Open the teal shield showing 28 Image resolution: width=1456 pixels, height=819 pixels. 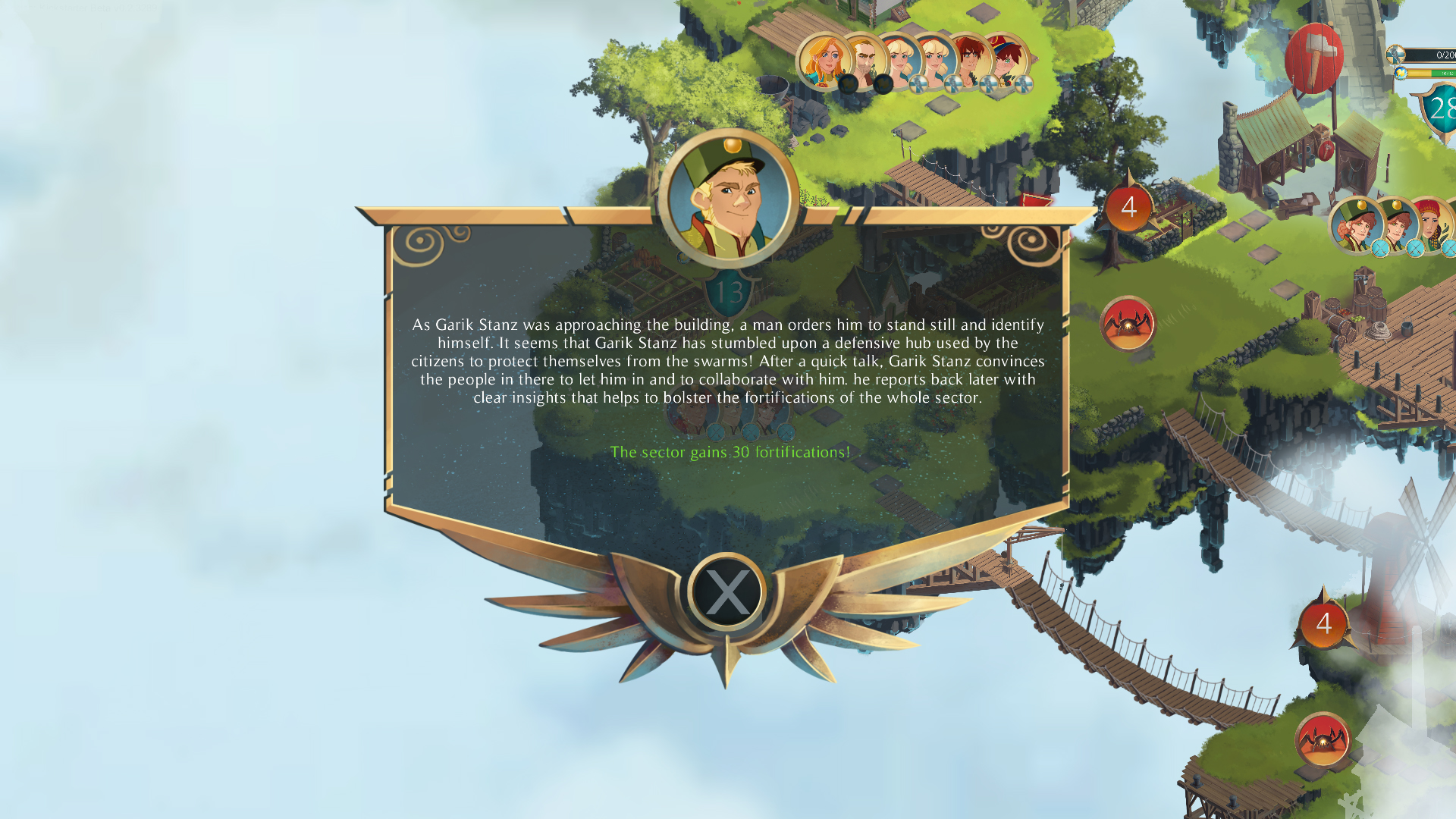(x=1438, y=111)
